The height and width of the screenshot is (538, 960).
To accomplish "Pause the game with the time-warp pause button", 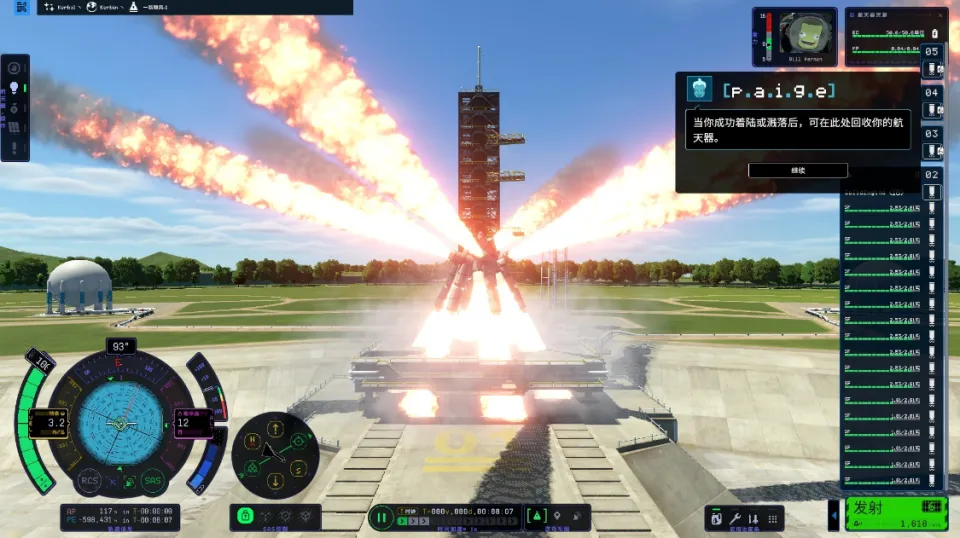I will 381,517.
